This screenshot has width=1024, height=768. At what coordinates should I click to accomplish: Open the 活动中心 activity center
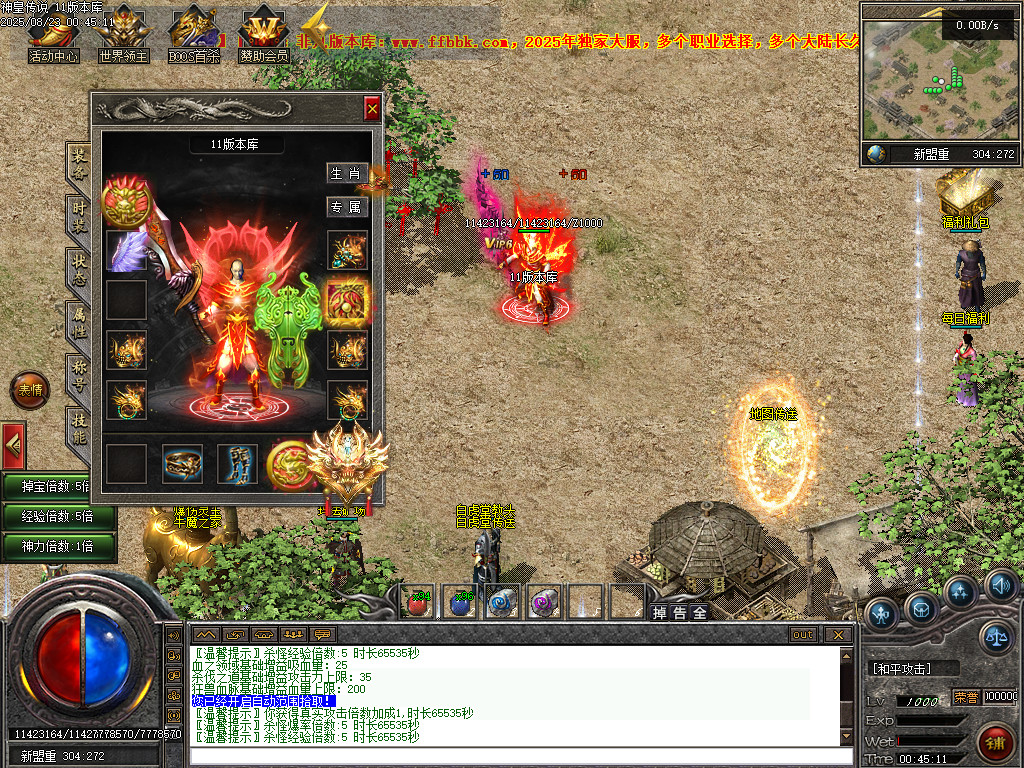coord(53,38)
